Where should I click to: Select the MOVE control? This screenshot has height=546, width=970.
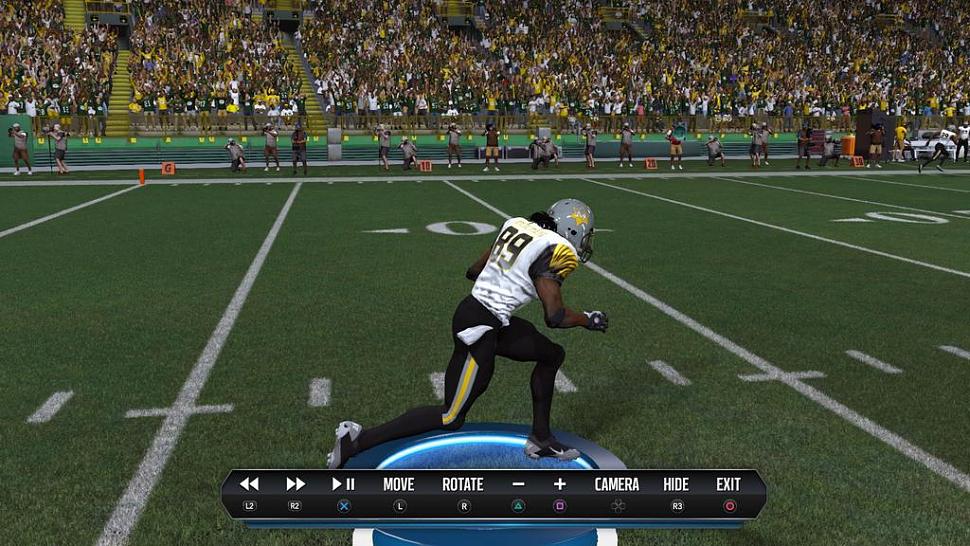pyautogui.click(x=398, y=485)
